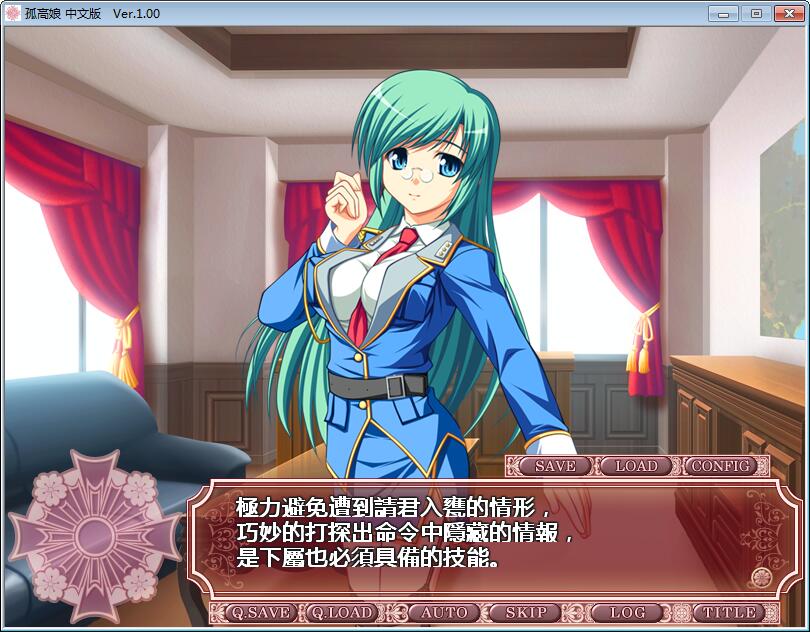Viewport: 810px width, 632px height.
Task: Return to TITLE screen
Action: [x=729, y=612]
